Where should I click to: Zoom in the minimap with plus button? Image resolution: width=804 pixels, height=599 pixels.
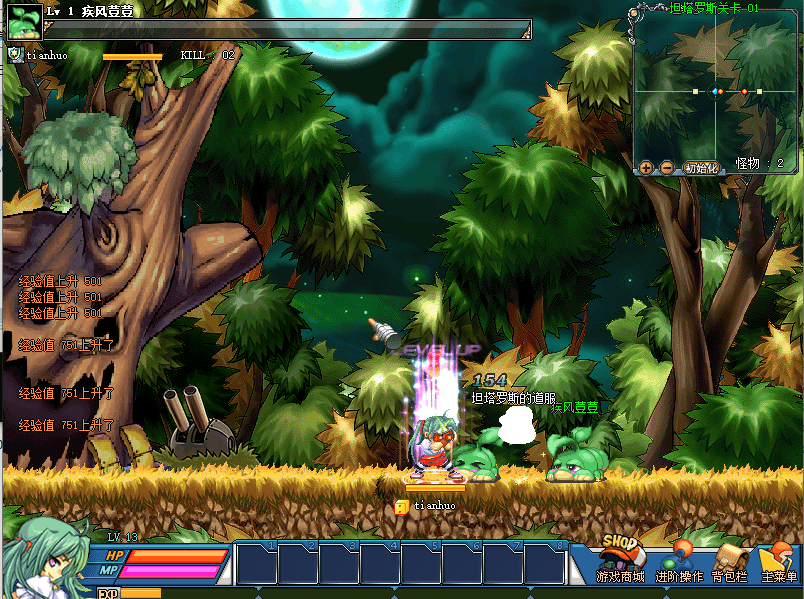646,168
